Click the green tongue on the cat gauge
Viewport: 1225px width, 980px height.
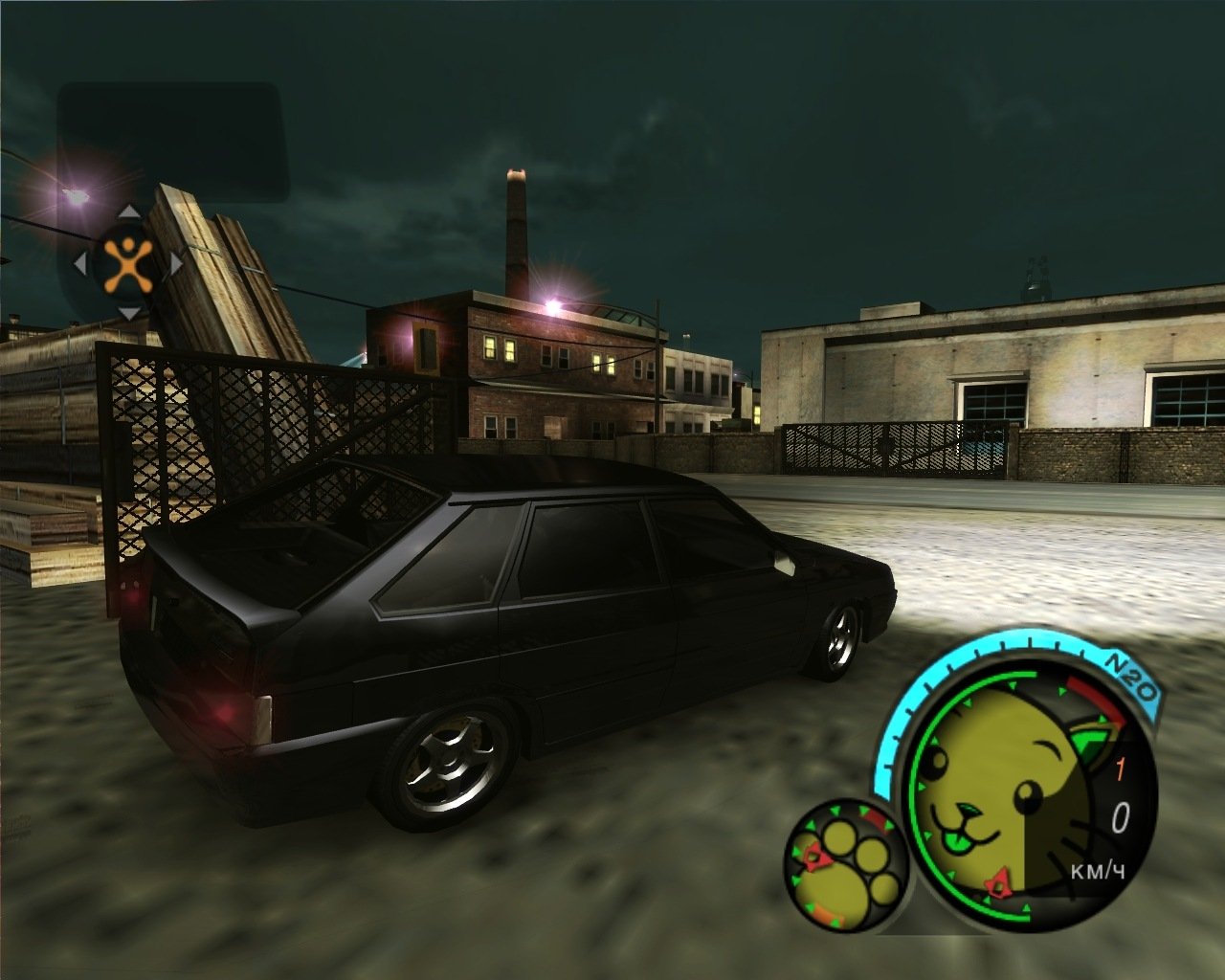pyautogui.click(x=956, y=841)
